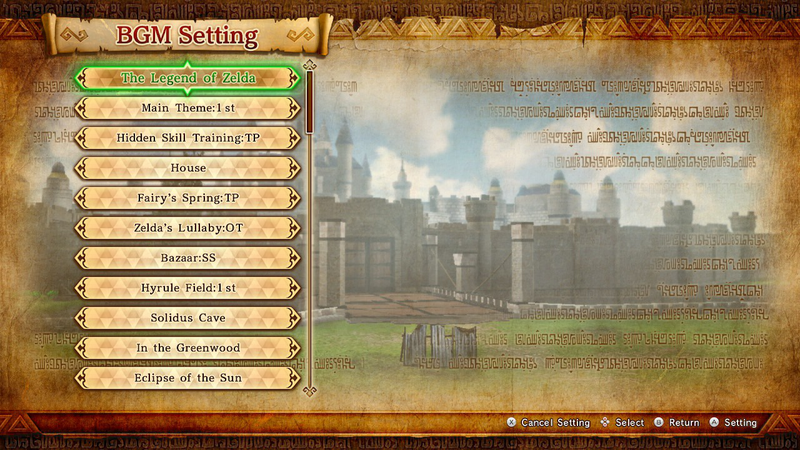This screenshot has height=450, width=800.
Task: Pick the Bazaar:SS music entry
Action: click(x=188, y=258)
